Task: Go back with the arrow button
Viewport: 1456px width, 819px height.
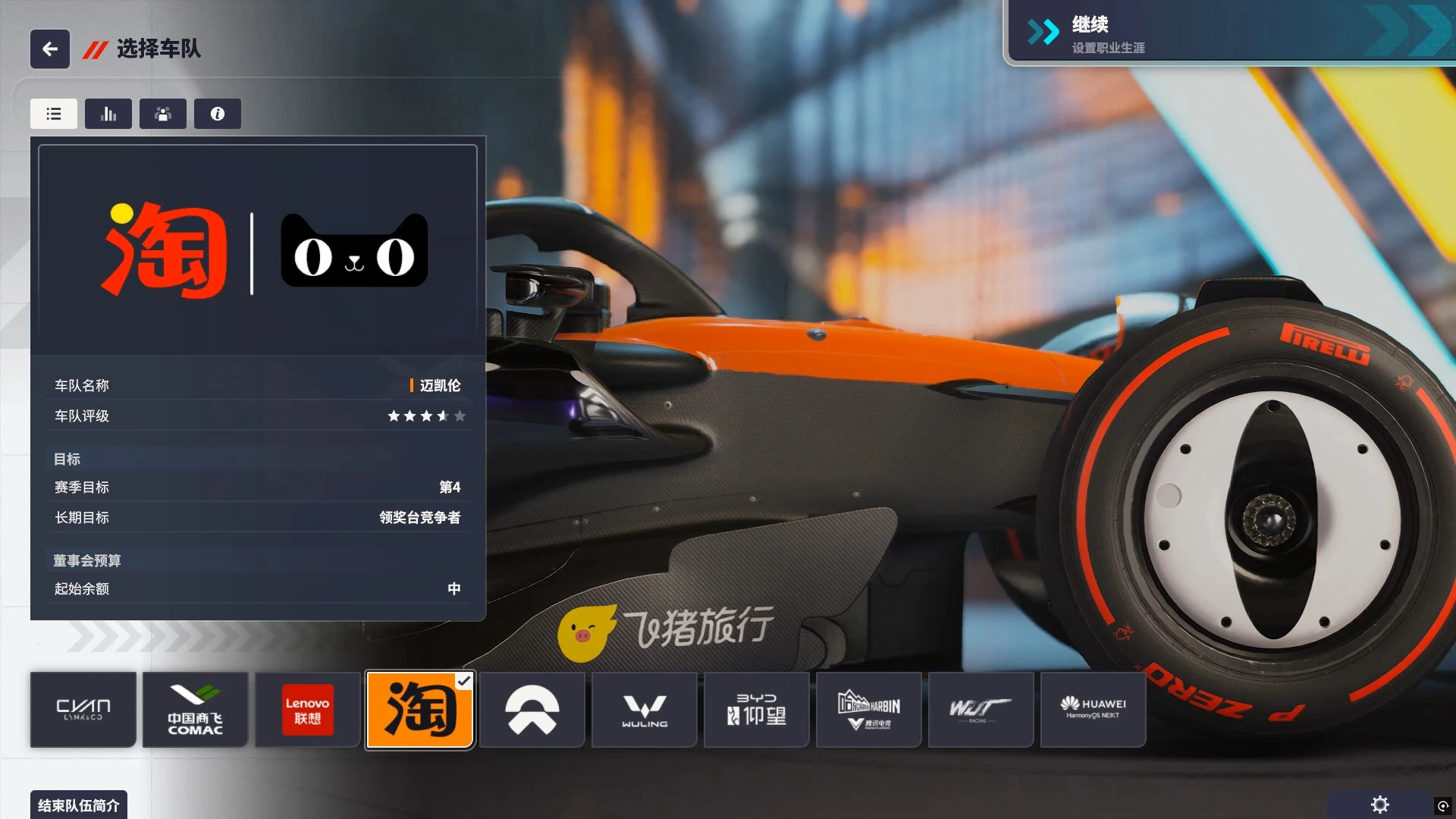Action: (x=50, y=49)
